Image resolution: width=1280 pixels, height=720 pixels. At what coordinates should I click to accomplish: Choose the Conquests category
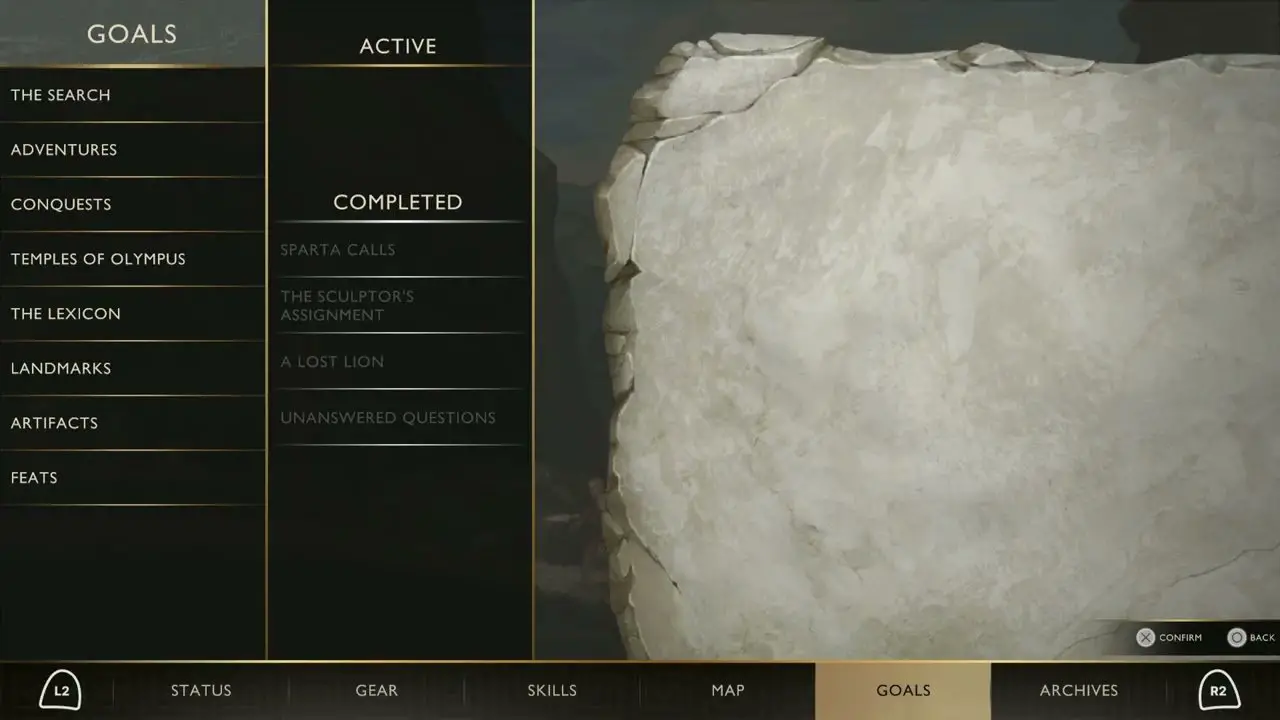61,204
